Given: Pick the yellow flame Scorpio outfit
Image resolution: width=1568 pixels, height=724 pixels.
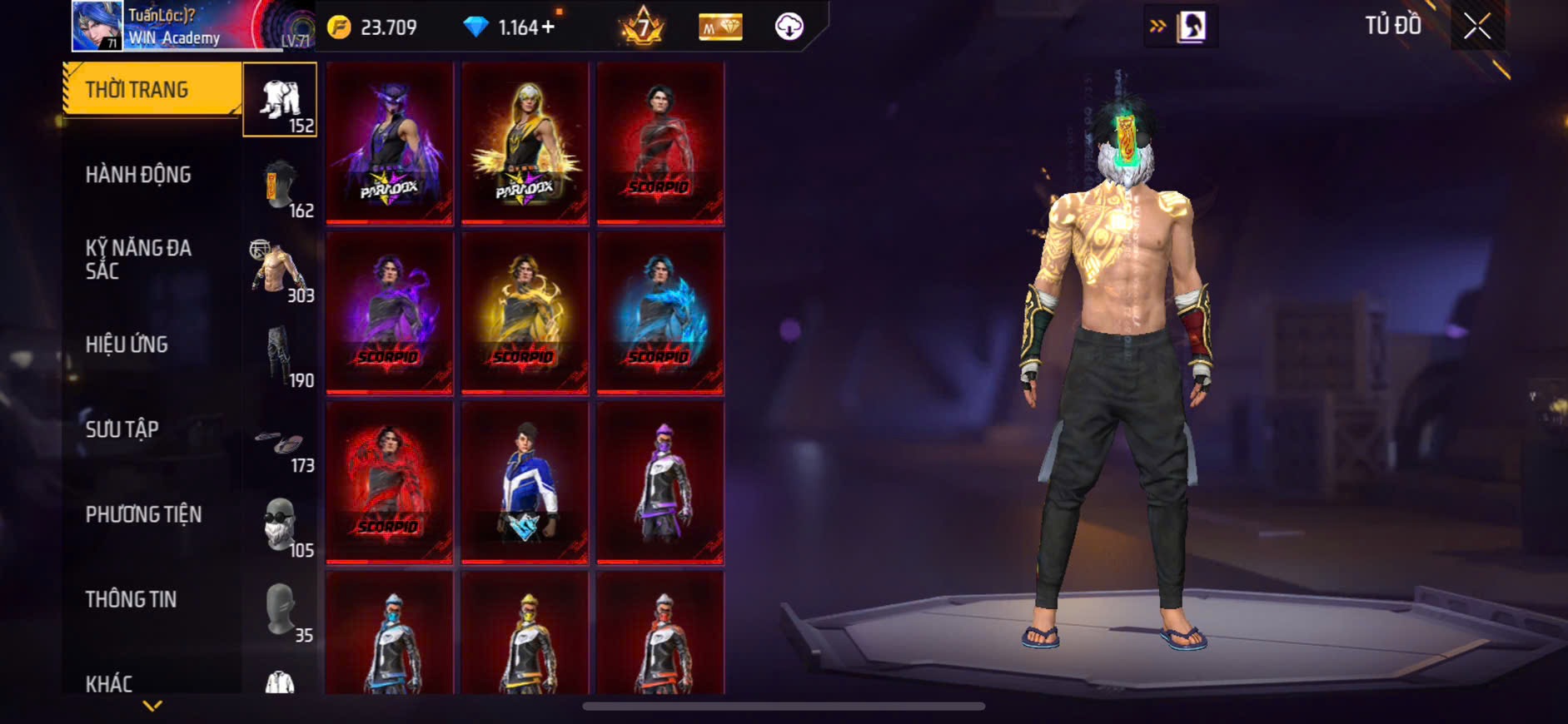Looking at the screenshot, I should tap(525, 312).
